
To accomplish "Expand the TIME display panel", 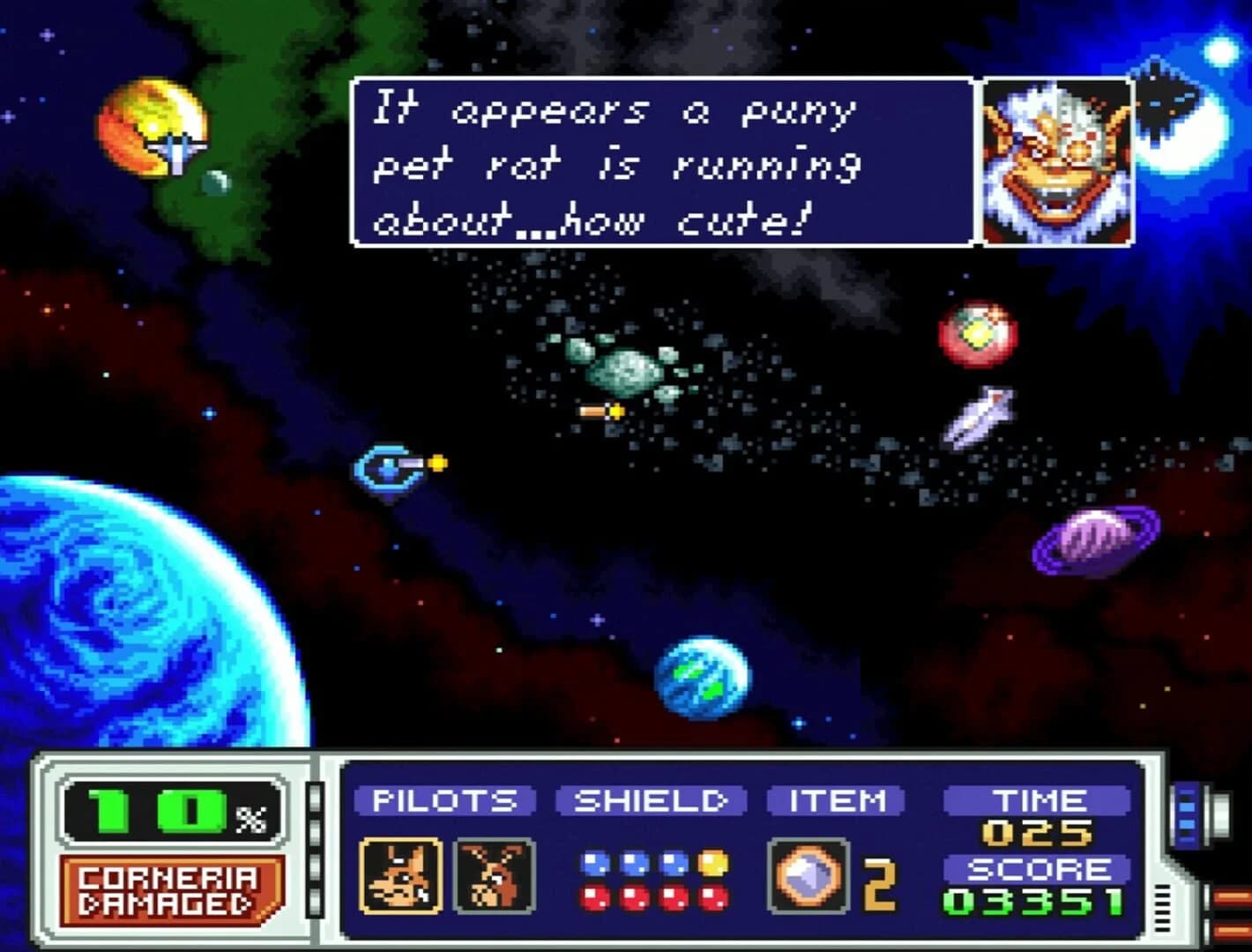I will (1038, 800).
